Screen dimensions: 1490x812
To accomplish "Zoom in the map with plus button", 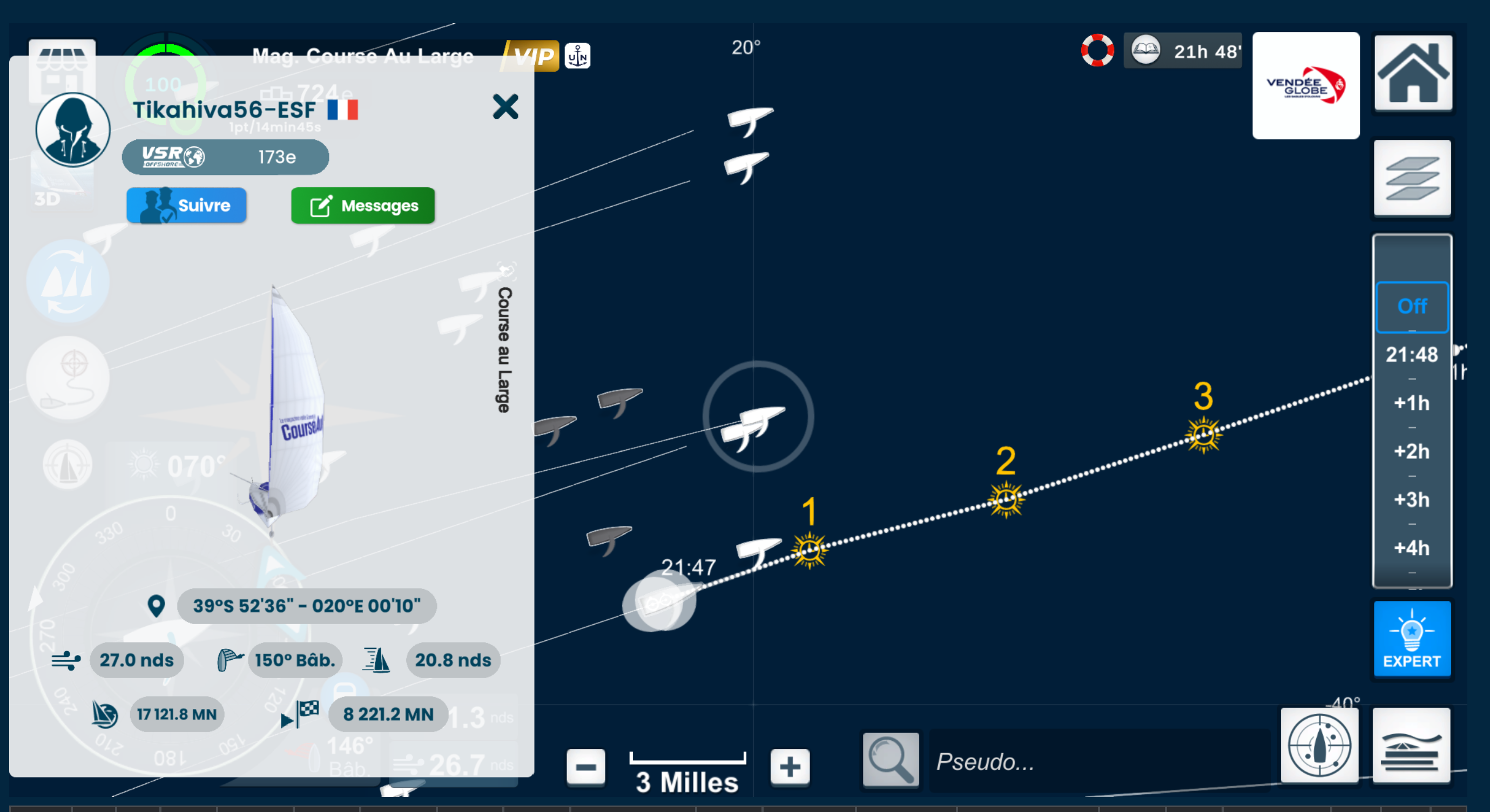I will 790,768.
